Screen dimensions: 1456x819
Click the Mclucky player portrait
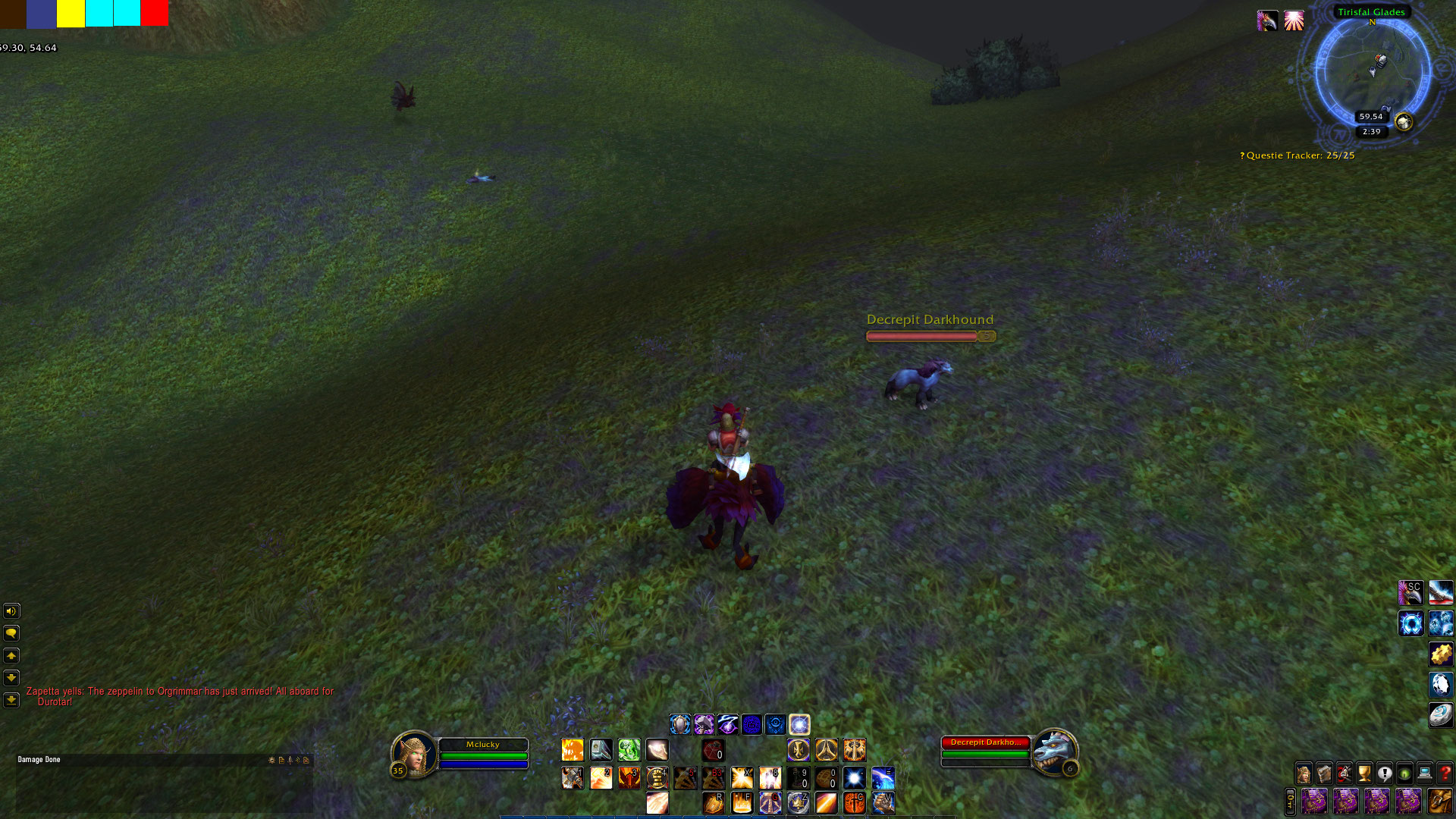coord(413,752)
